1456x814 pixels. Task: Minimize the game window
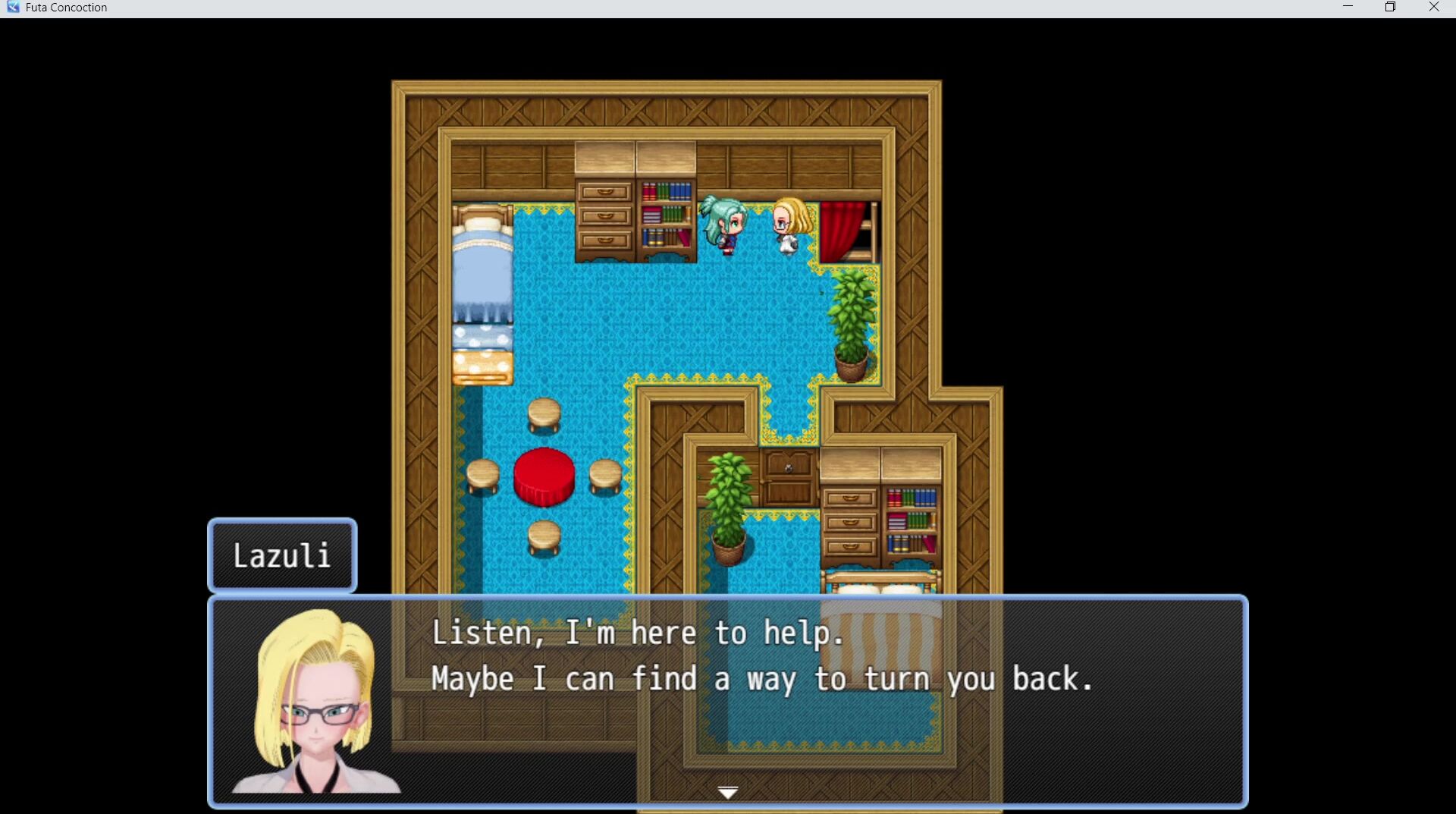tap(1348, 8)
